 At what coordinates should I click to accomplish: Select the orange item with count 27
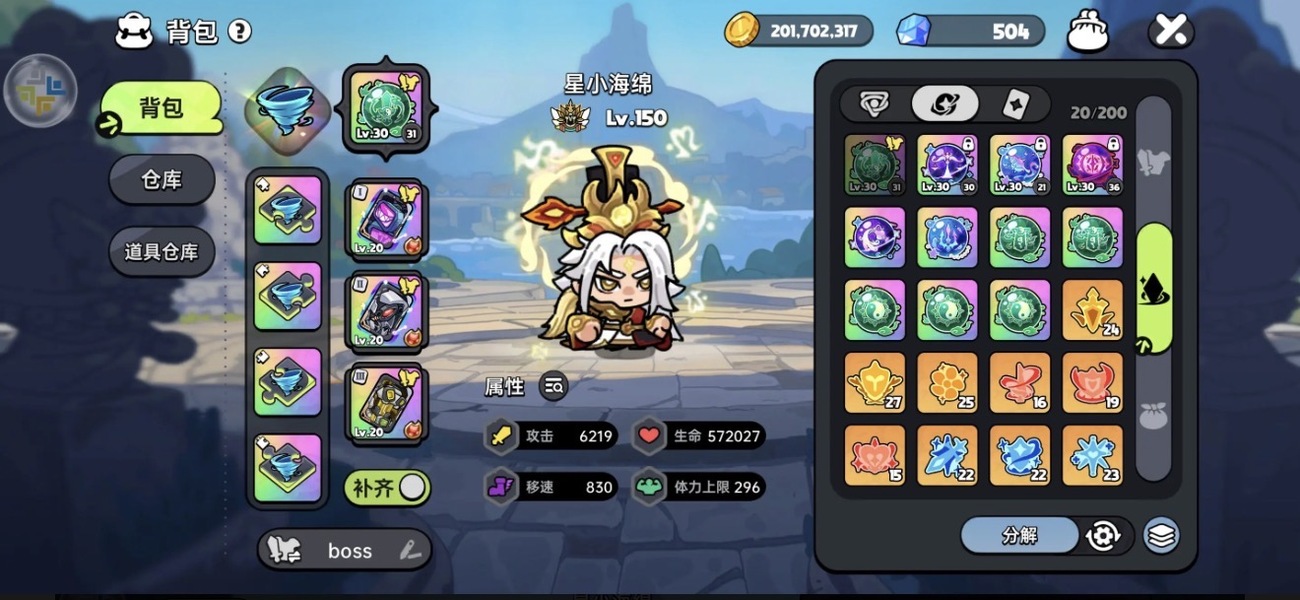click(875, 382)
